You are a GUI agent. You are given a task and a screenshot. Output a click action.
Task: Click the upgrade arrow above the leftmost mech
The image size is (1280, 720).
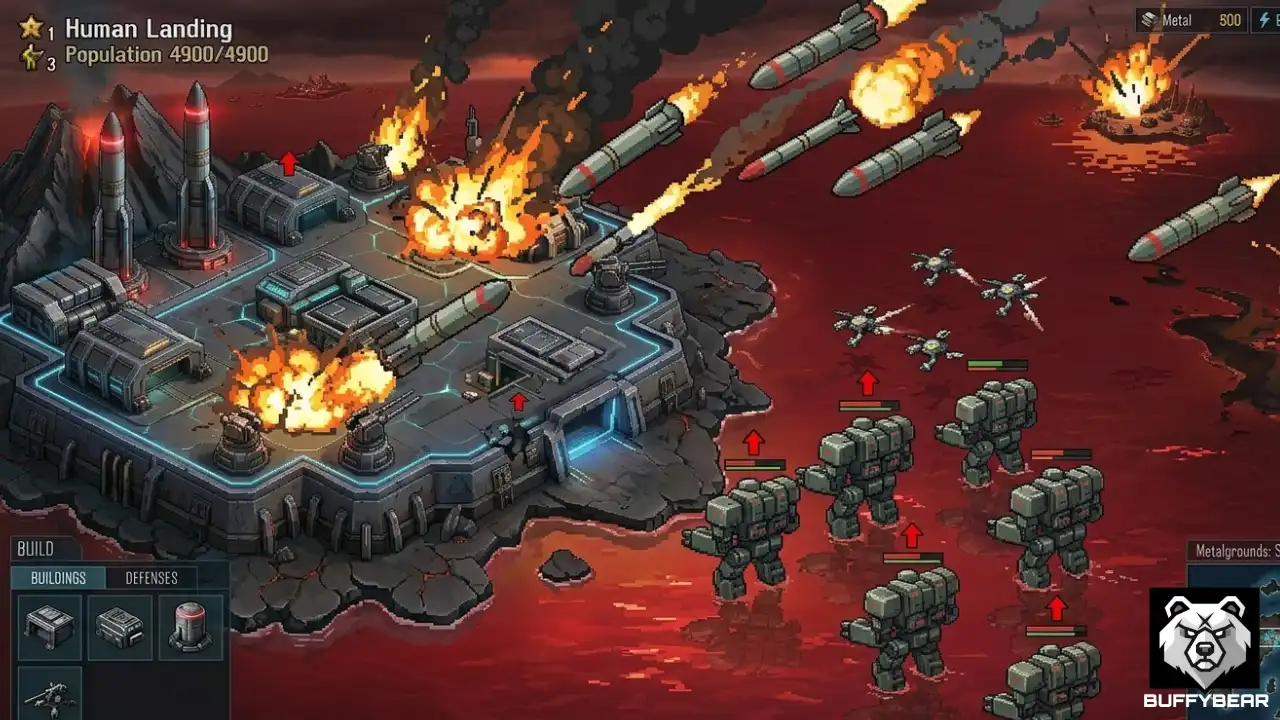752,440
